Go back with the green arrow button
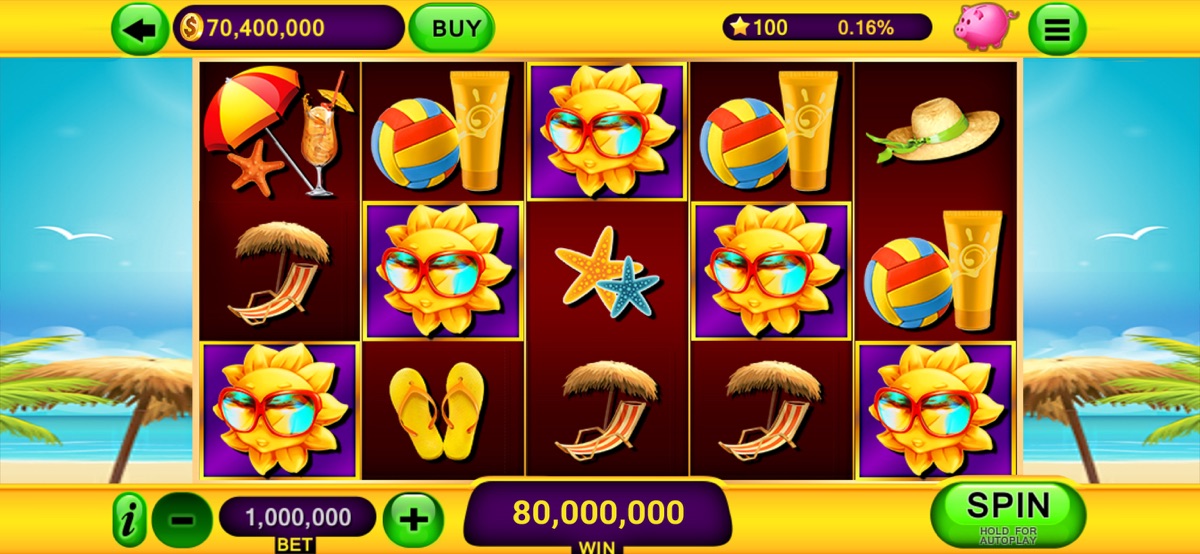The height and width of the screenshot is (554, 1200). 140,29
